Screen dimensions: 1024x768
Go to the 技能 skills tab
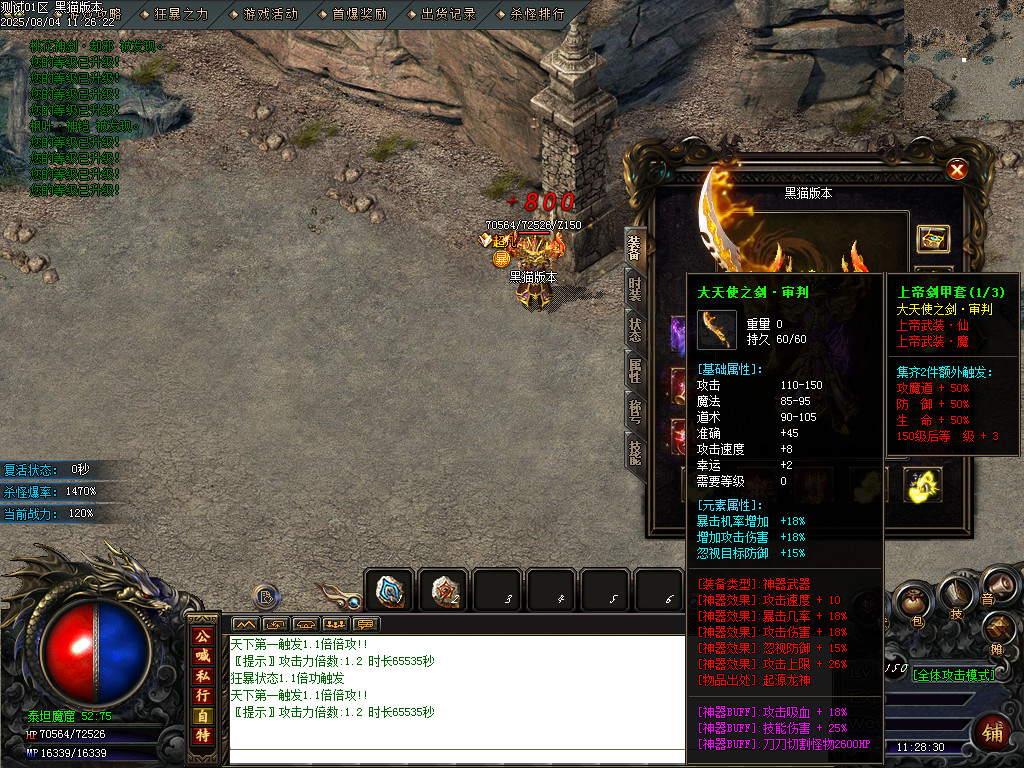635,452
